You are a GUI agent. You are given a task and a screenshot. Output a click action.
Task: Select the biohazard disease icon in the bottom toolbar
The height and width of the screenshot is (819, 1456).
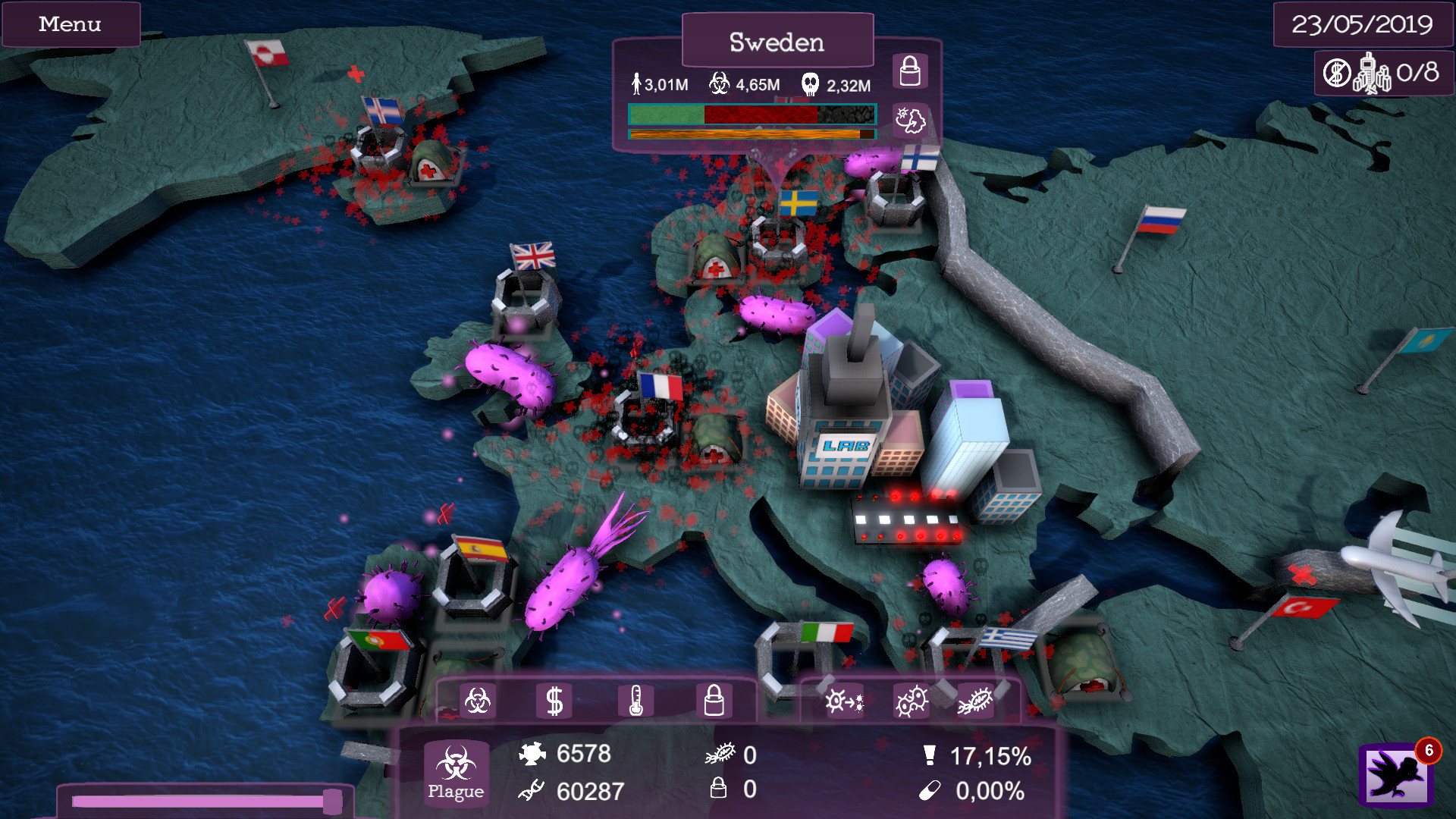click(479, 699)
